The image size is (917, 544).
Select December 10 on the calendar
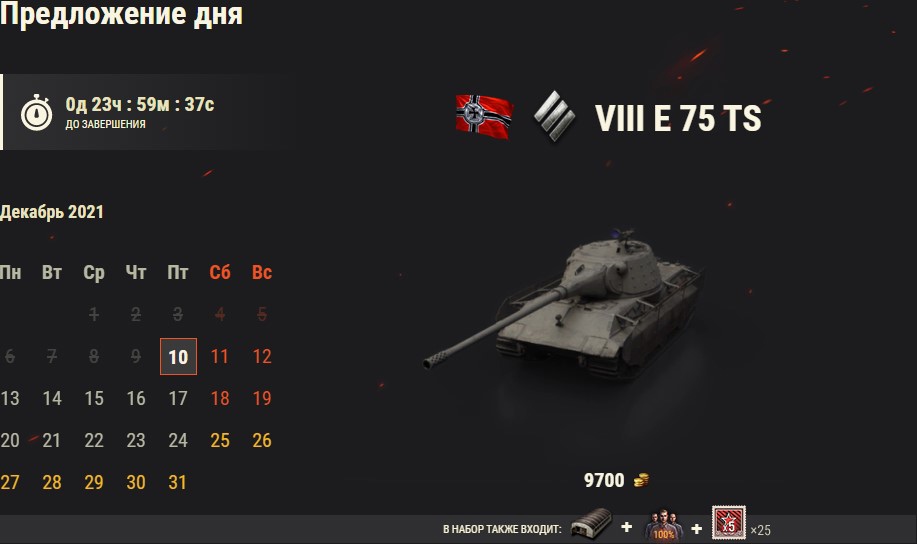tap(178, 357)
